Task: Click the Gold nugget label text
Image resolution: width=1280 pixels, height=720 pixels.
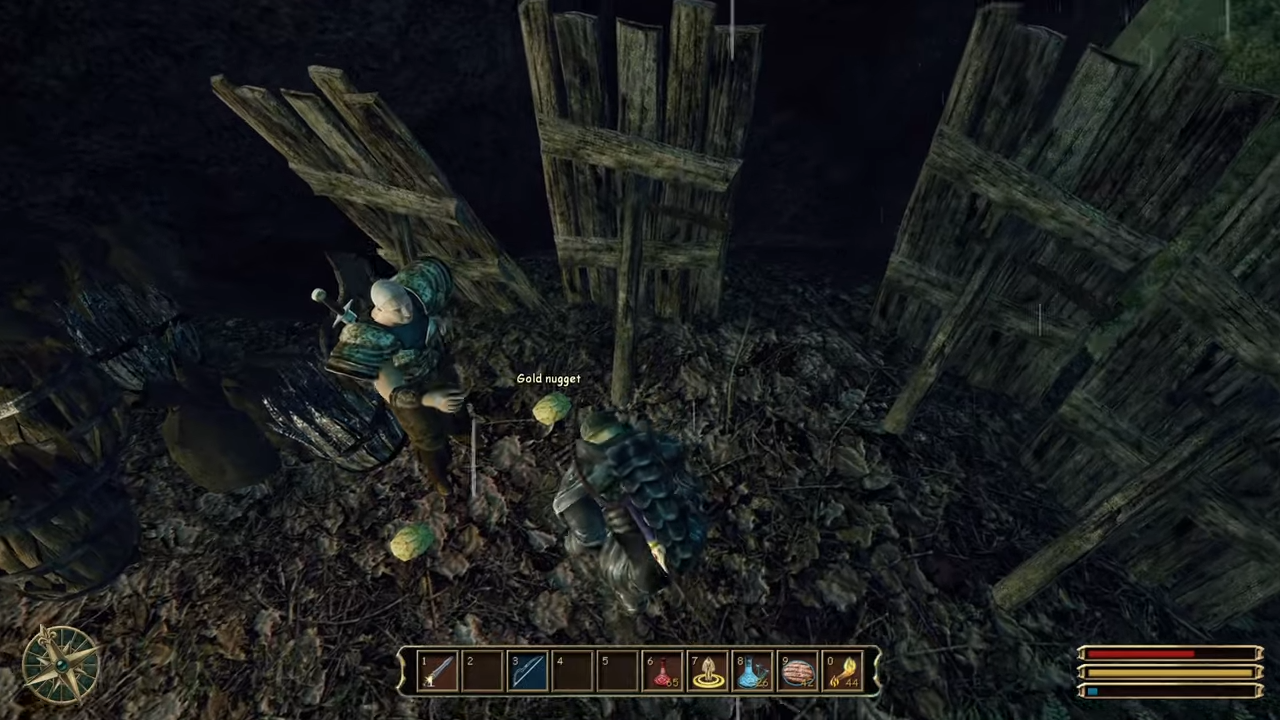Action: 548,378
